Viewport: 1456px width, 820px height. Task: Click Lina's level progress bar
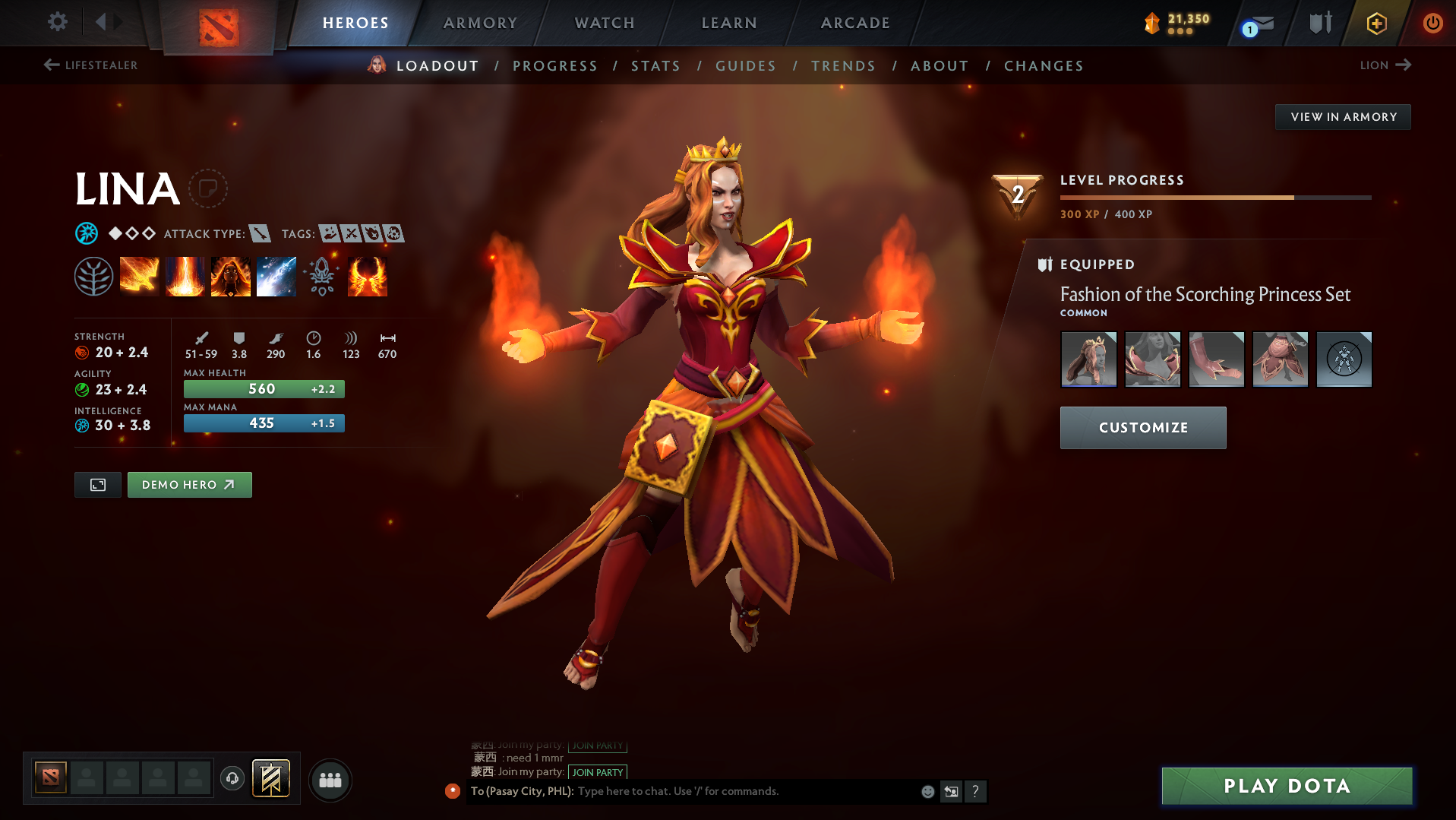pos(1215,196)
